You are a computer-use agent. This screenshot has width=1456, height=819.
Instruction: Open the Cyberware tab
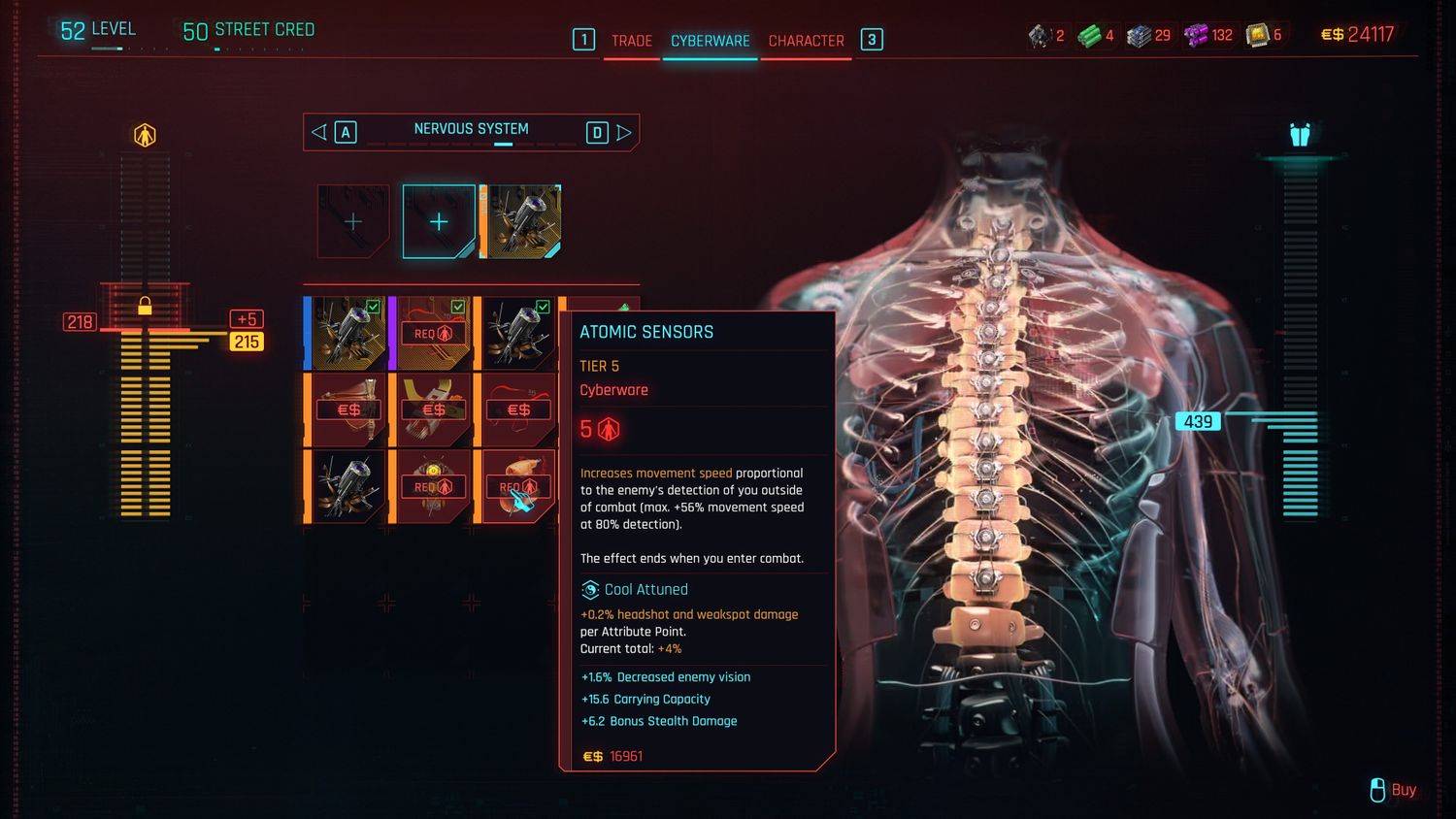click(x=710, y=41)
